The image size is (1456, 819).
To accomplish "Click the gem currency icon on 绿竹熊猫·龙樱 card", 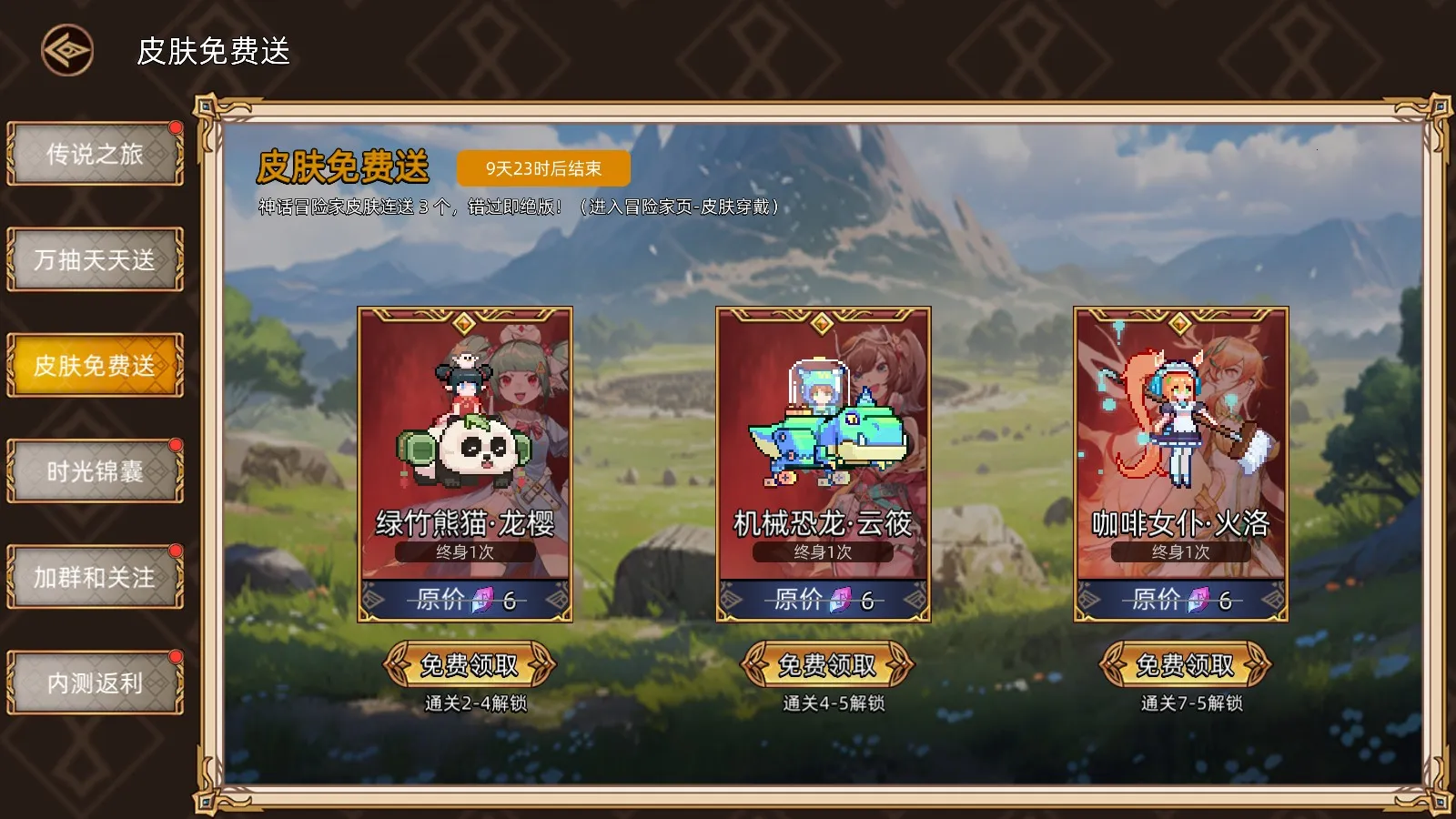I will 481,599.
